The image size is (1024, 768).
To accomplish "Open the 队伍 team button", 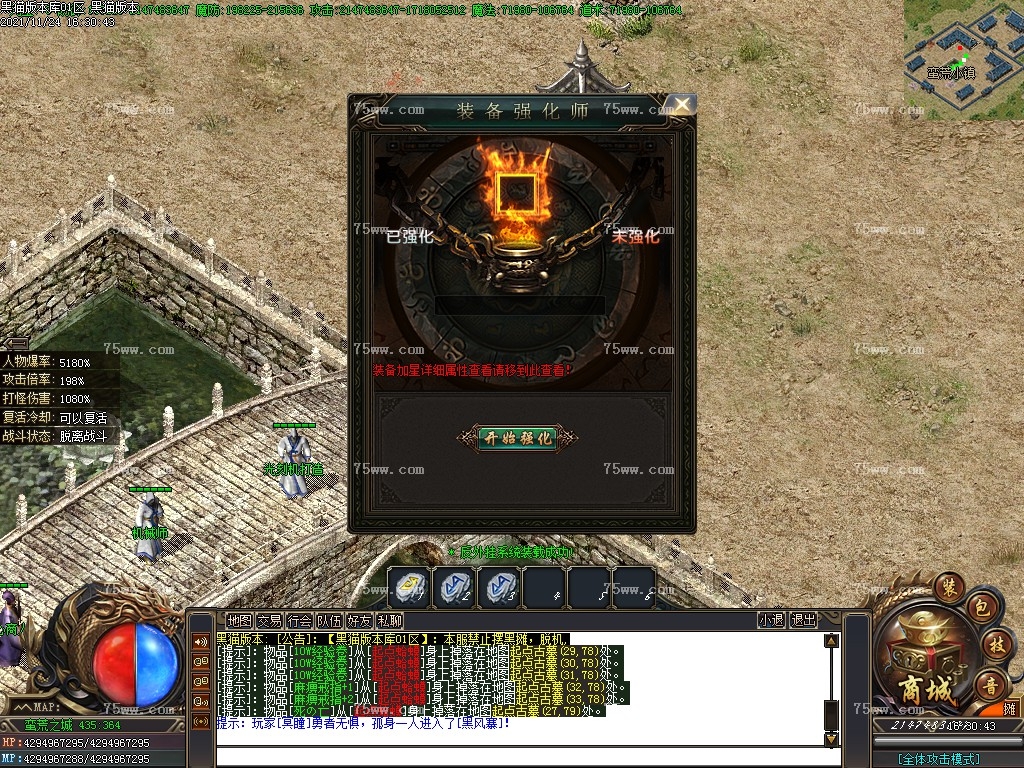I will point(329,621).
